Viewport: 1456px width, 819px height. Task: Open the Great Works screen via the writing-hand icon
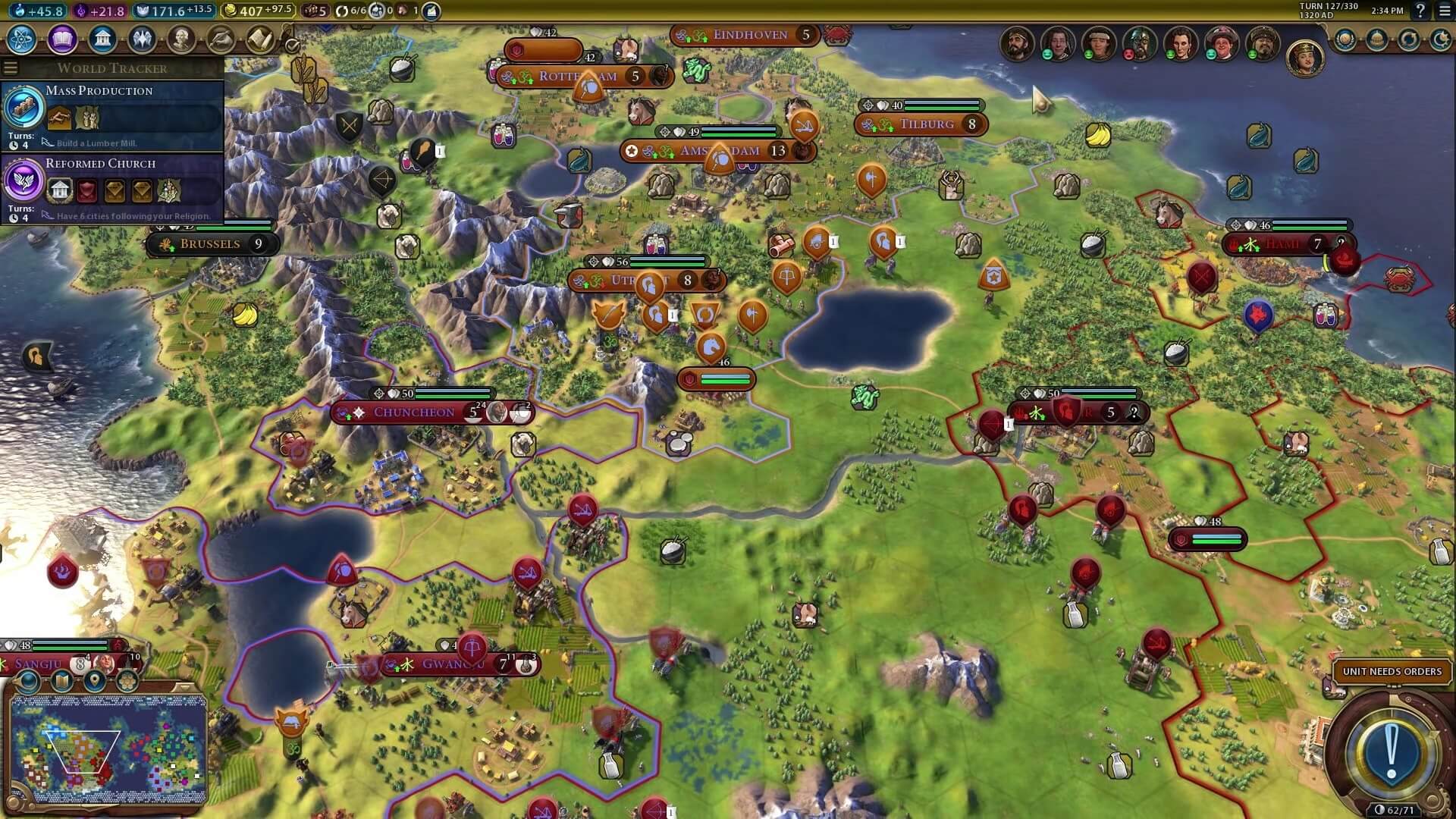tap(221, 39)
